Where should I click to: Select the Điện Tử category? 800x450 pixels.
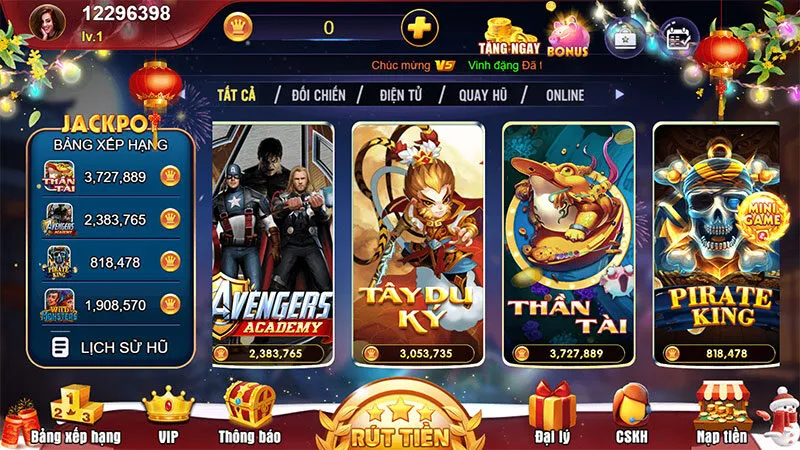tap(403, 95)
